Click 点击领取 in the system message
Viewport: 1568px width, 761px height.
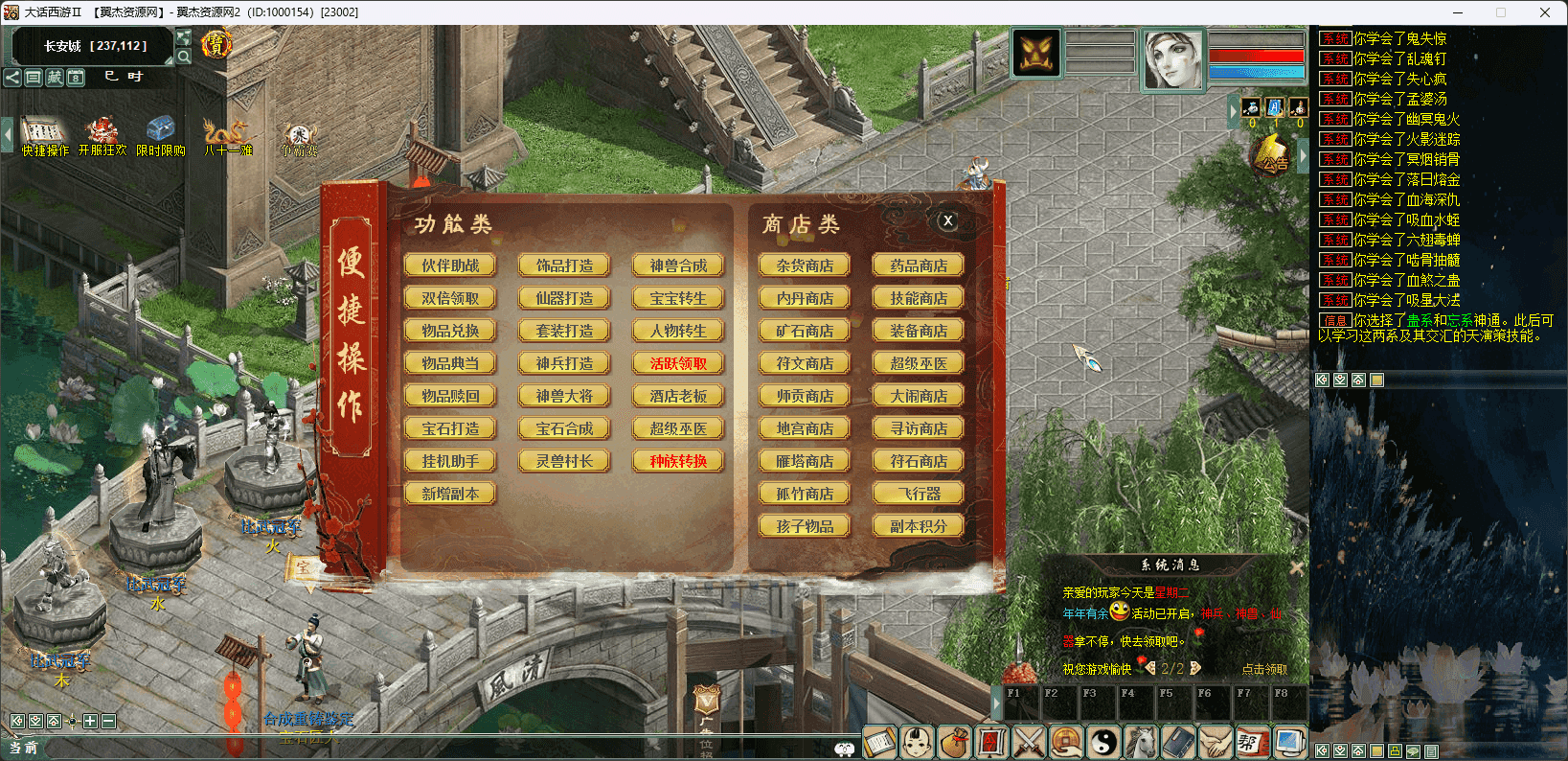click(x=1264, y=669)
